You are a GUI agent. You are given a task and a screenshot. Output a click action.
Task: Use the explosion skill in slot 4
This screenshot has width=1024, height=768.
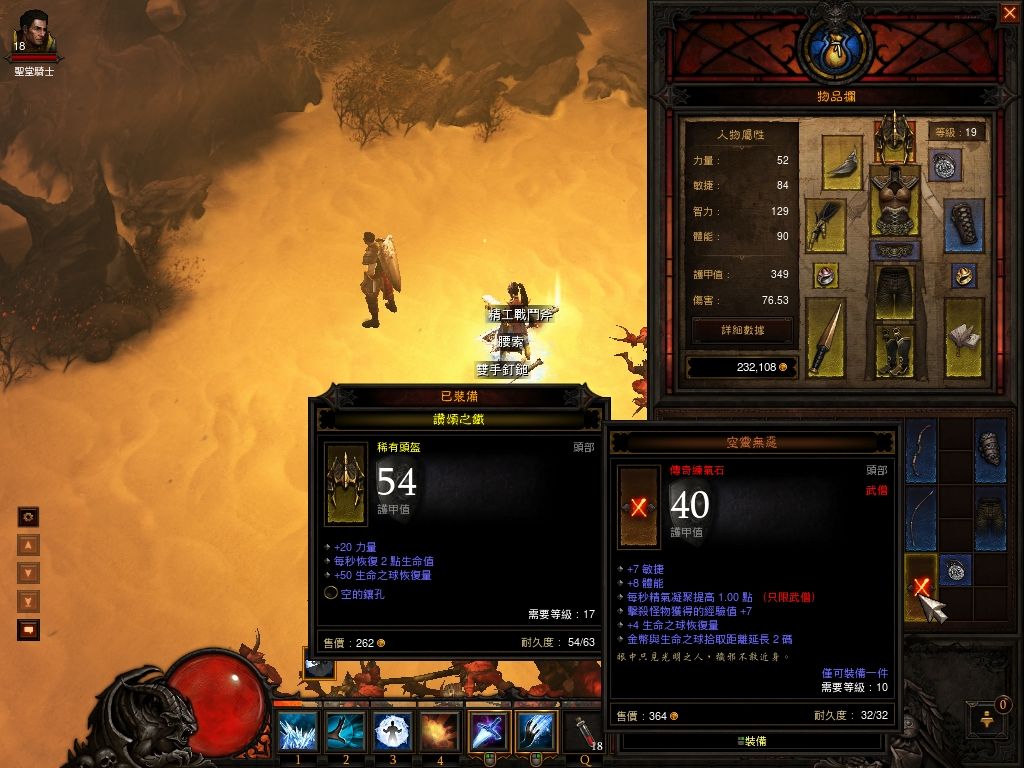tap(440, 731)
